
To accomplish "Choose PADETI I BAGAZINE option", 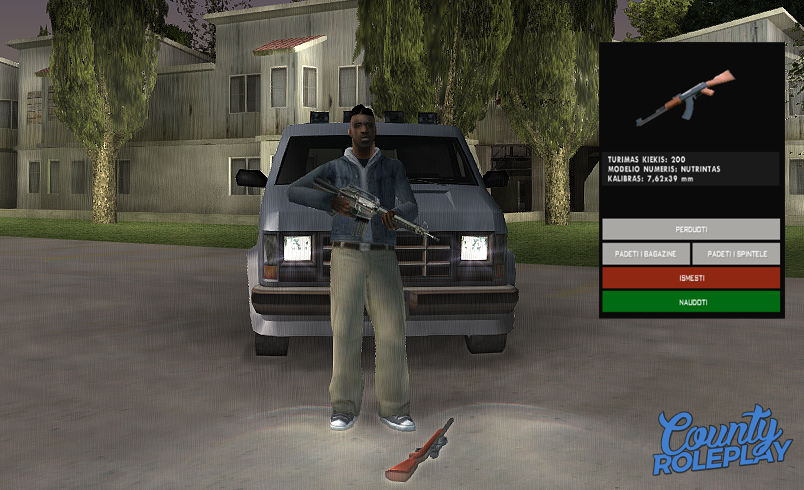I will coord(645,254).
